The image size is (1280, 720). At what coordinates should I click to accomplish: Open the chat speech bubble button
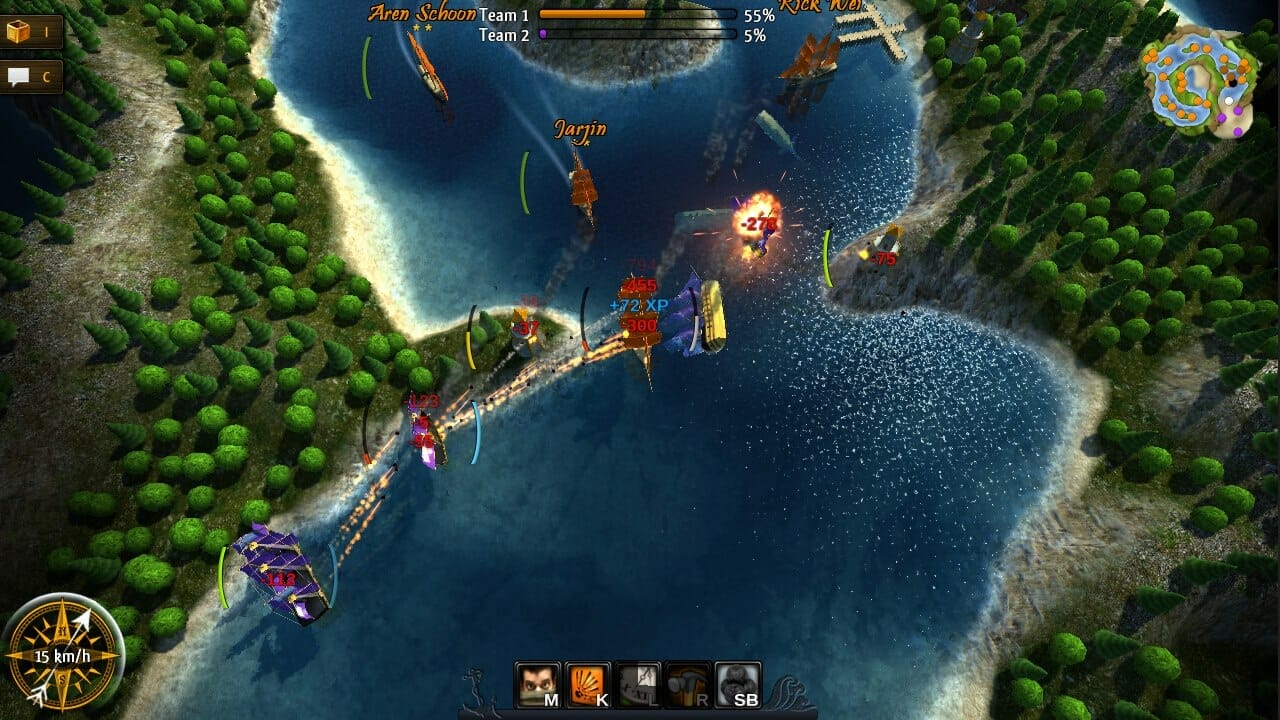(x=30, y=76)
